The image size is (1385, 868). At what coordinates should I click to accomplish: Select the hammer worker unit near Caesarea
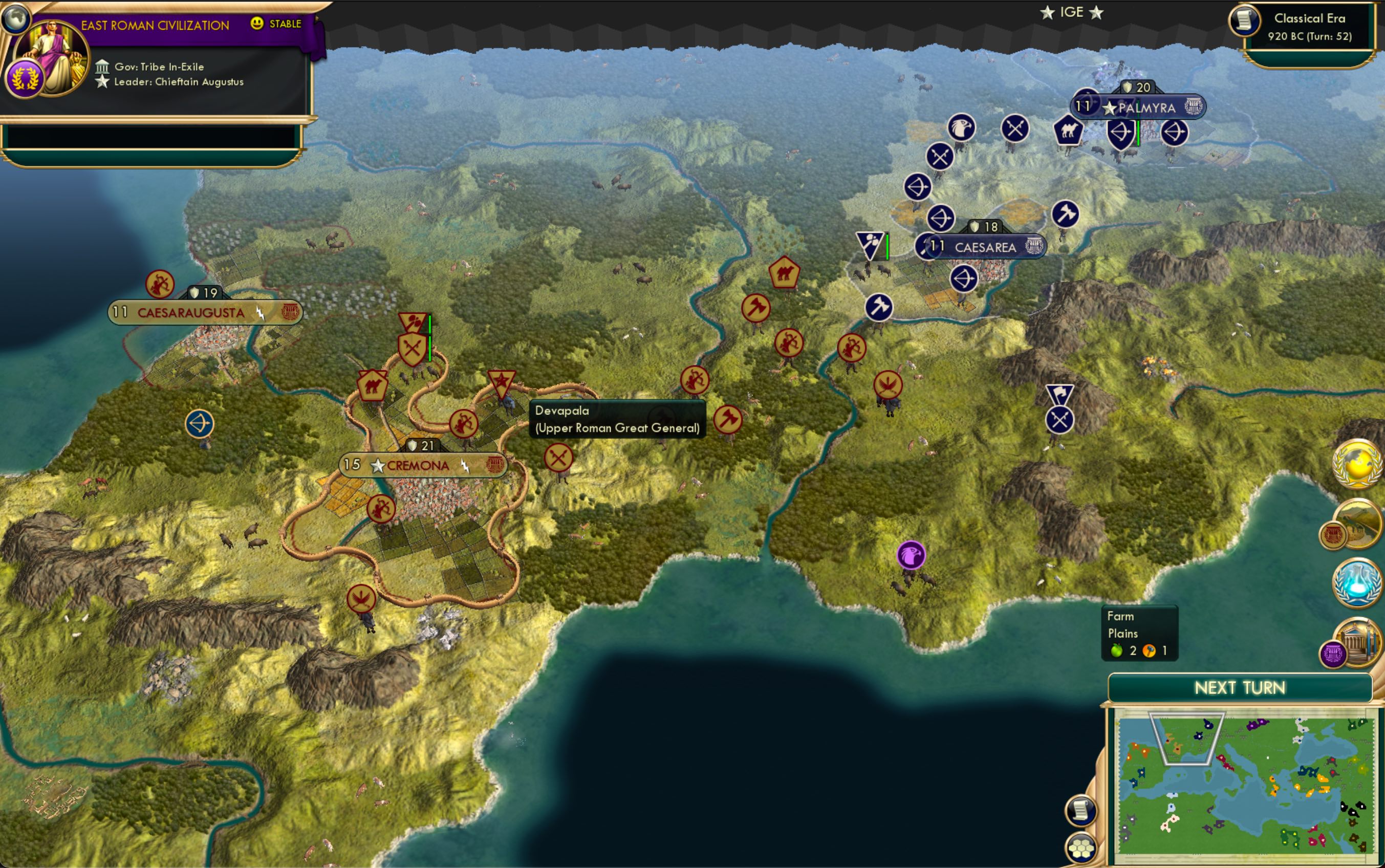click(x=878, y=308)
